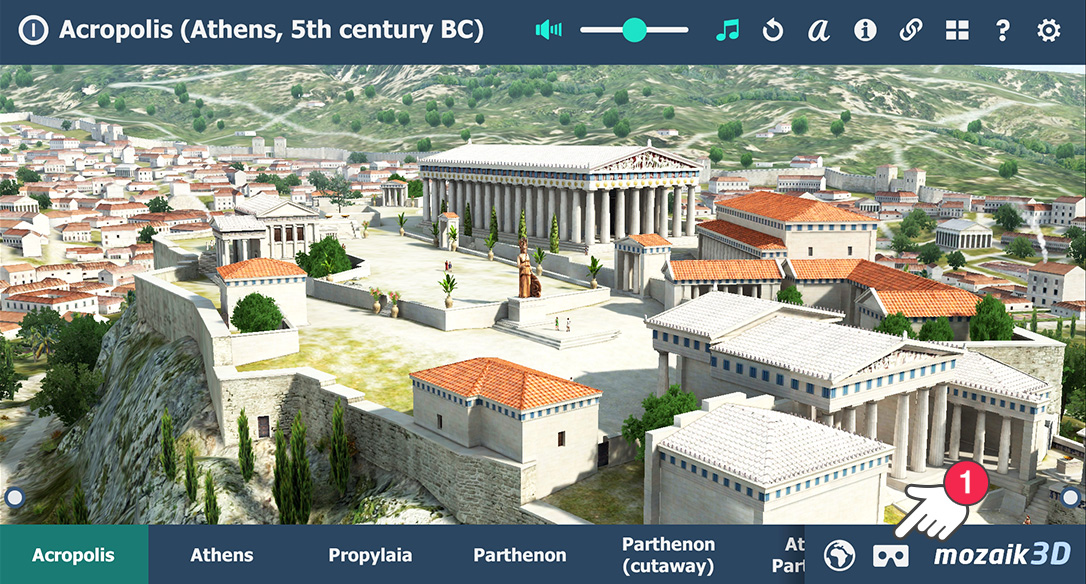Toggle labels with the letter a icon
1086x584 pixels.
819,30
